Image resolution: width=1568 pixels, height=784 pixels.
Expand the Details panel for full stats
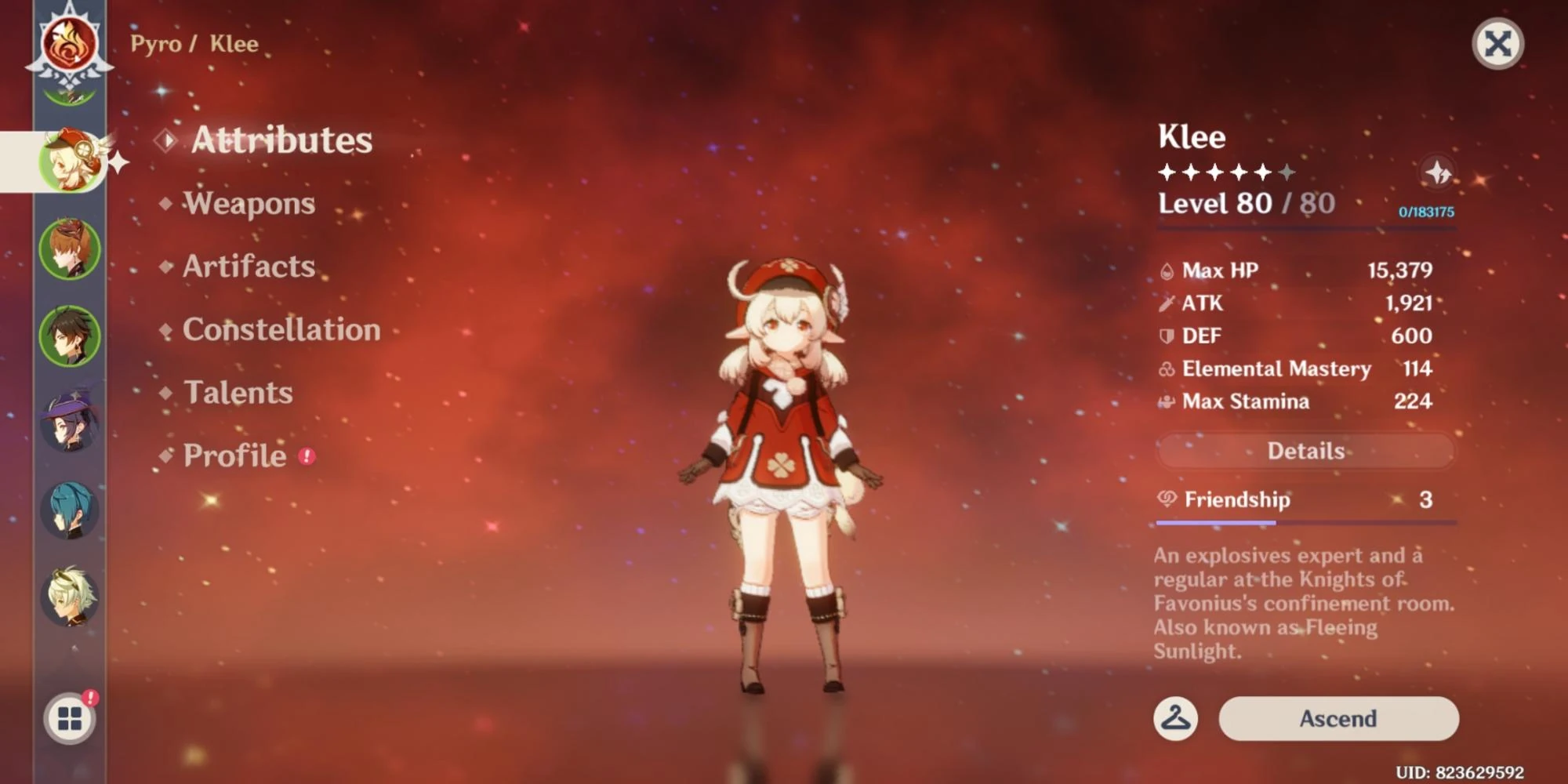point(1305,450)
